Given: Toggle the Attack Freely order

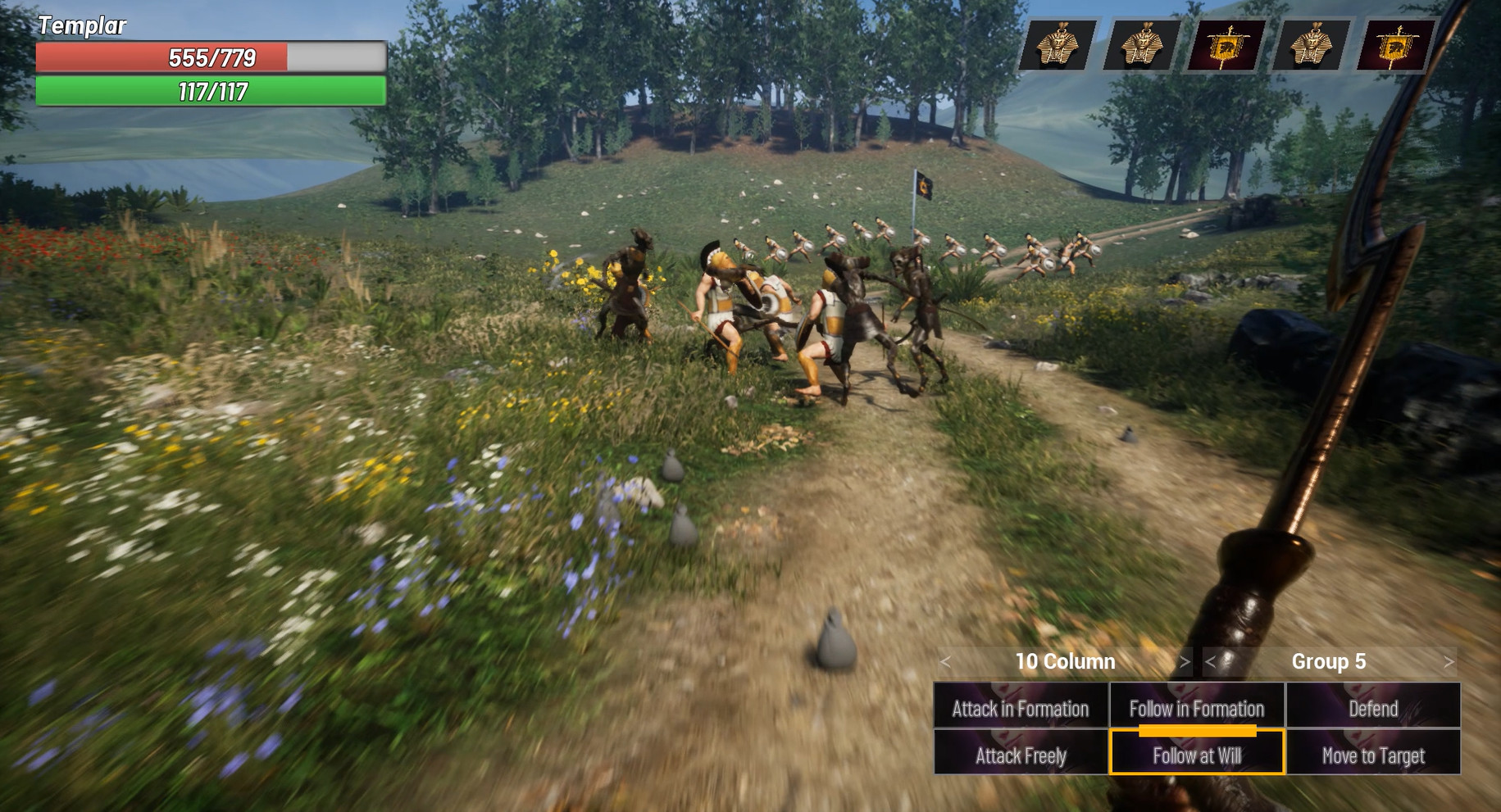Looking at the screenshot, I should [1020, 755].
